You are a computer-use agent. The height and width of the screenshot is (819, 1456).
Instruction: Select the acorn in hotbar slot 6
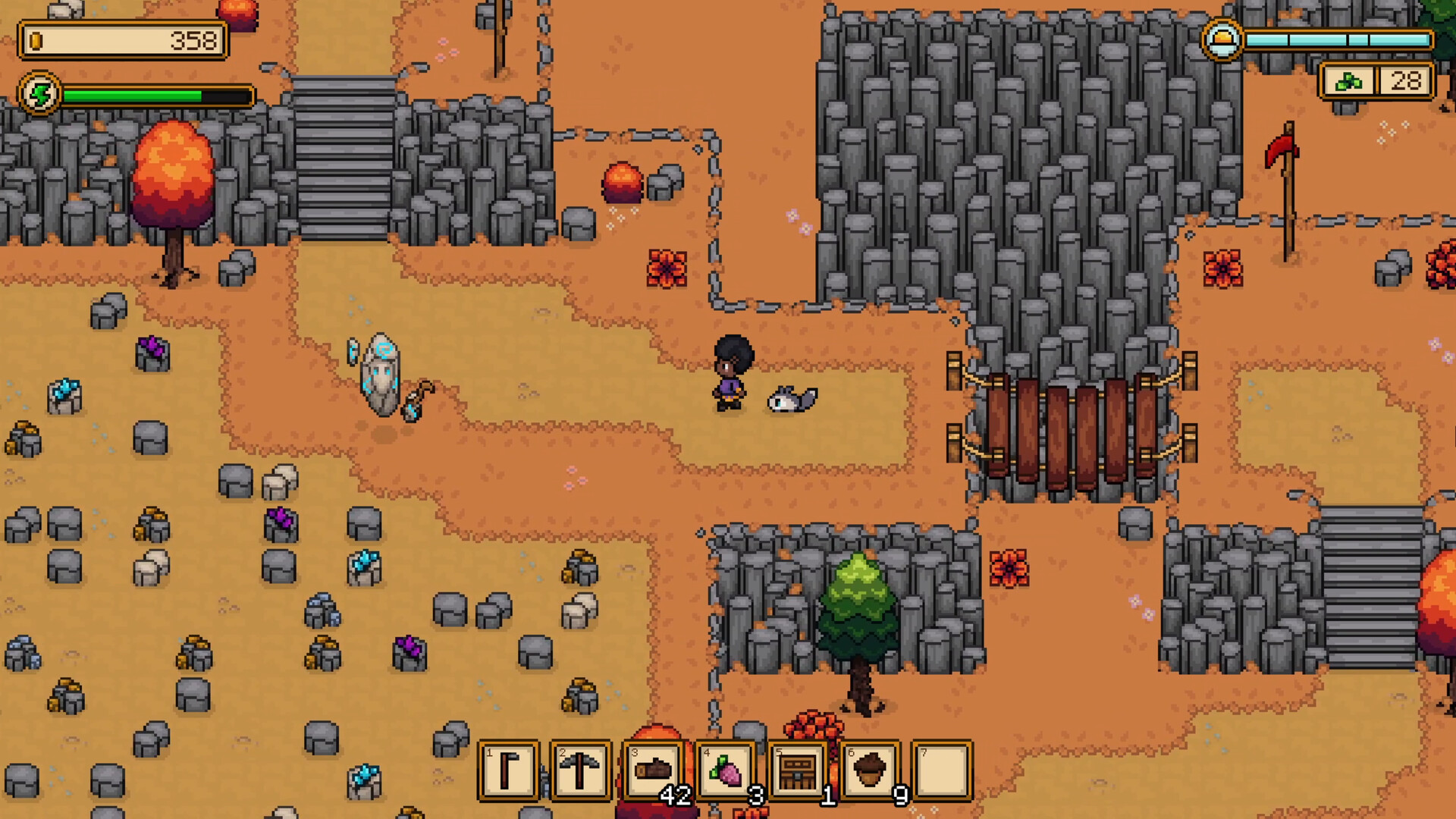point(872,770)
